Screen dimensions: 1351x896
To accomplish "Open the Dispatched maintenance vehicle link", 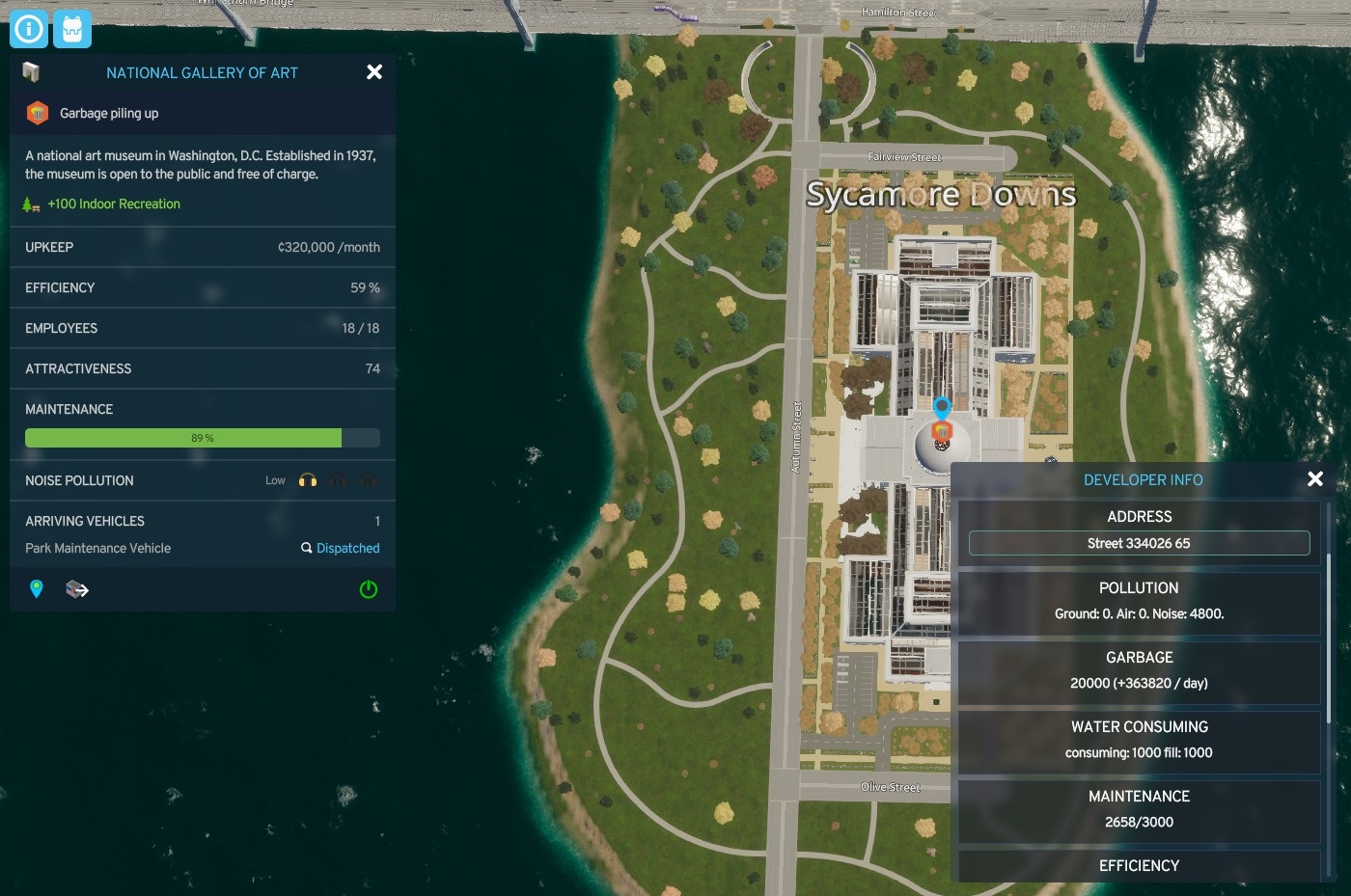I will 347,548.
